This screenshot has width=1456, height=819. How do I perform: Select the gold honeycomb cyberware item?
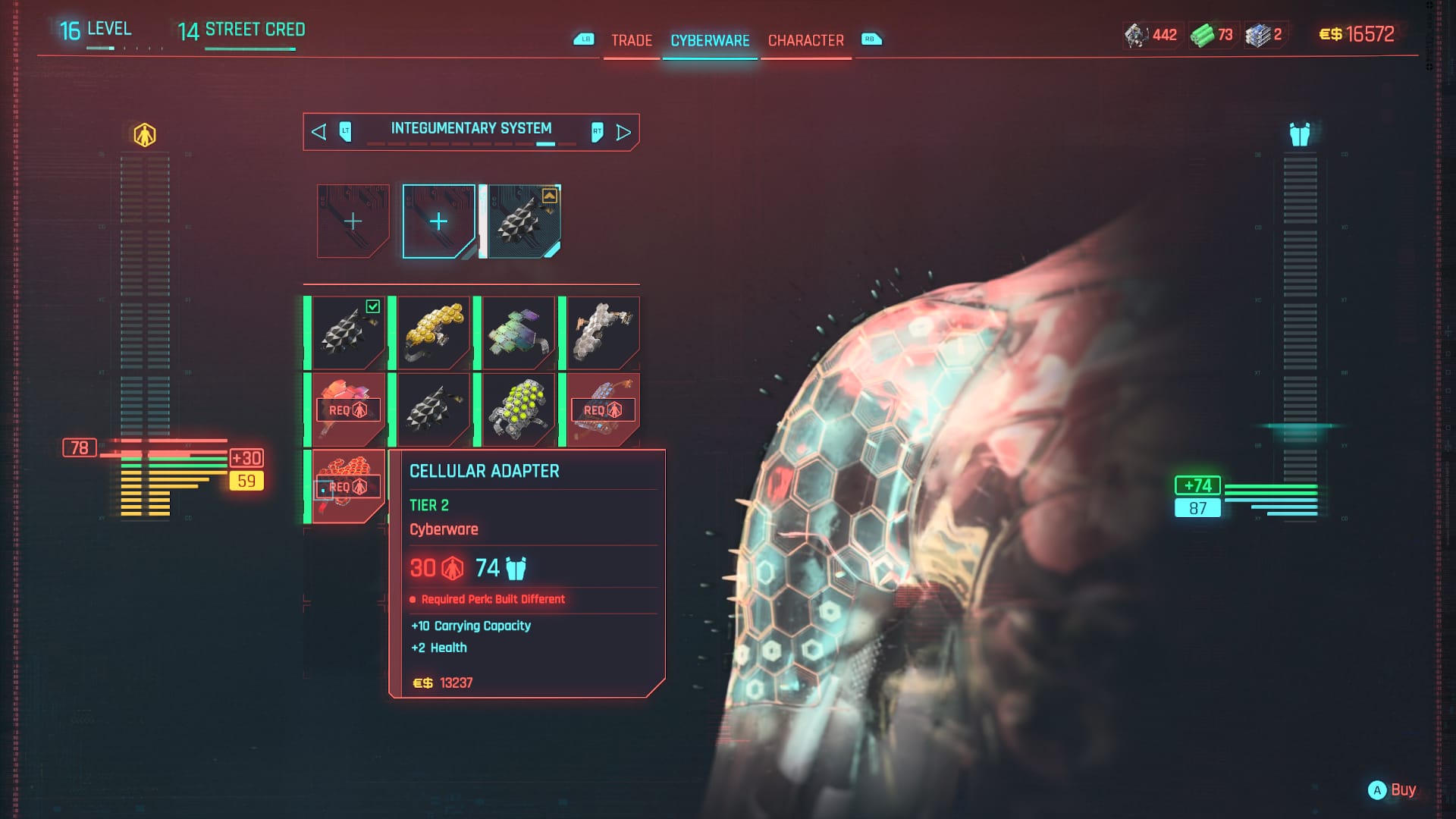(x=434, y=332)
